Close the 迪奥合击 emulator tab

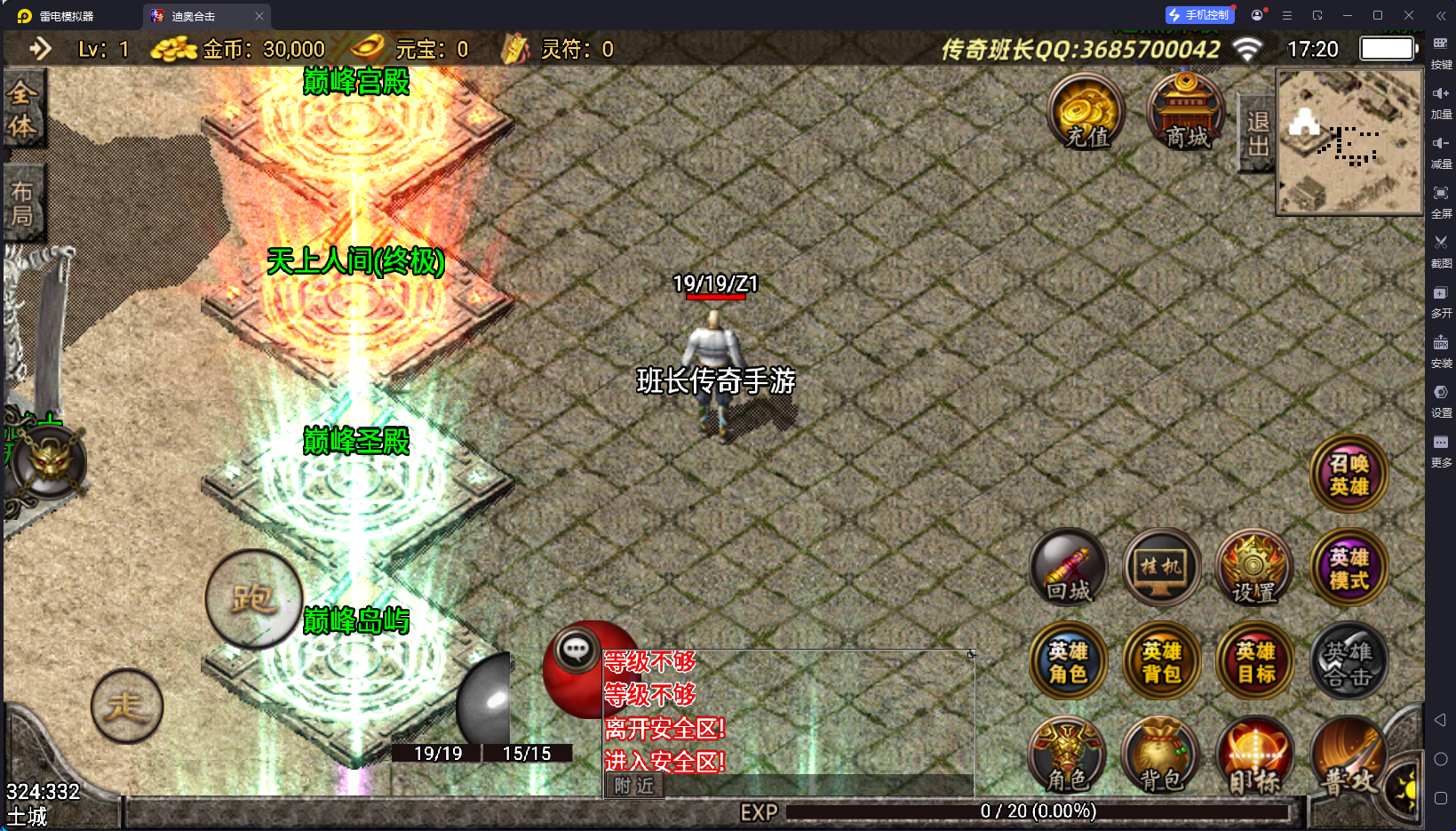pyautogui.click(x=259, y=16)
